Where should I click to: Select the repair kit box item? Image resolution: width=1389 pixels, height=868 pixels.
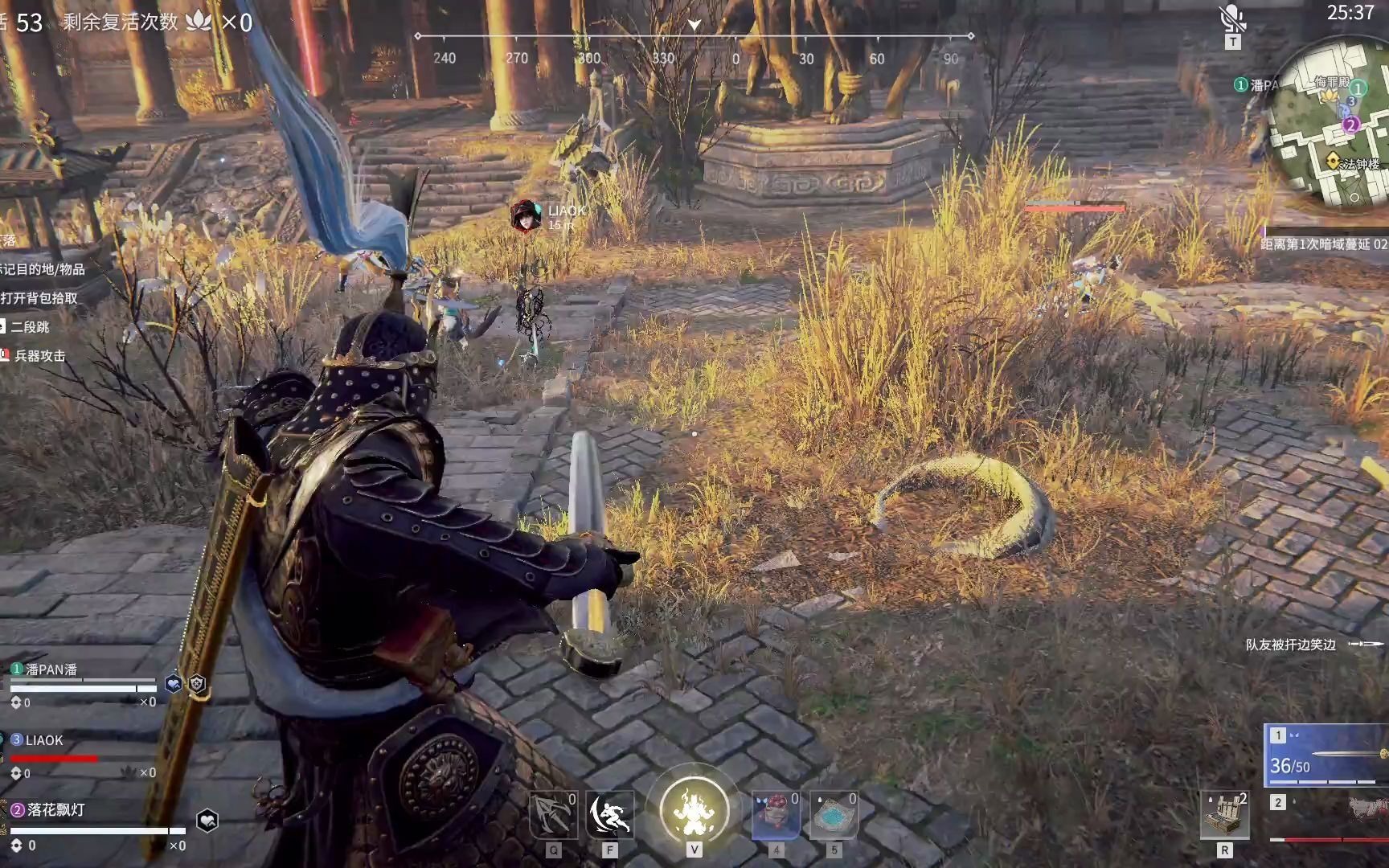(x=1224, y=815)
